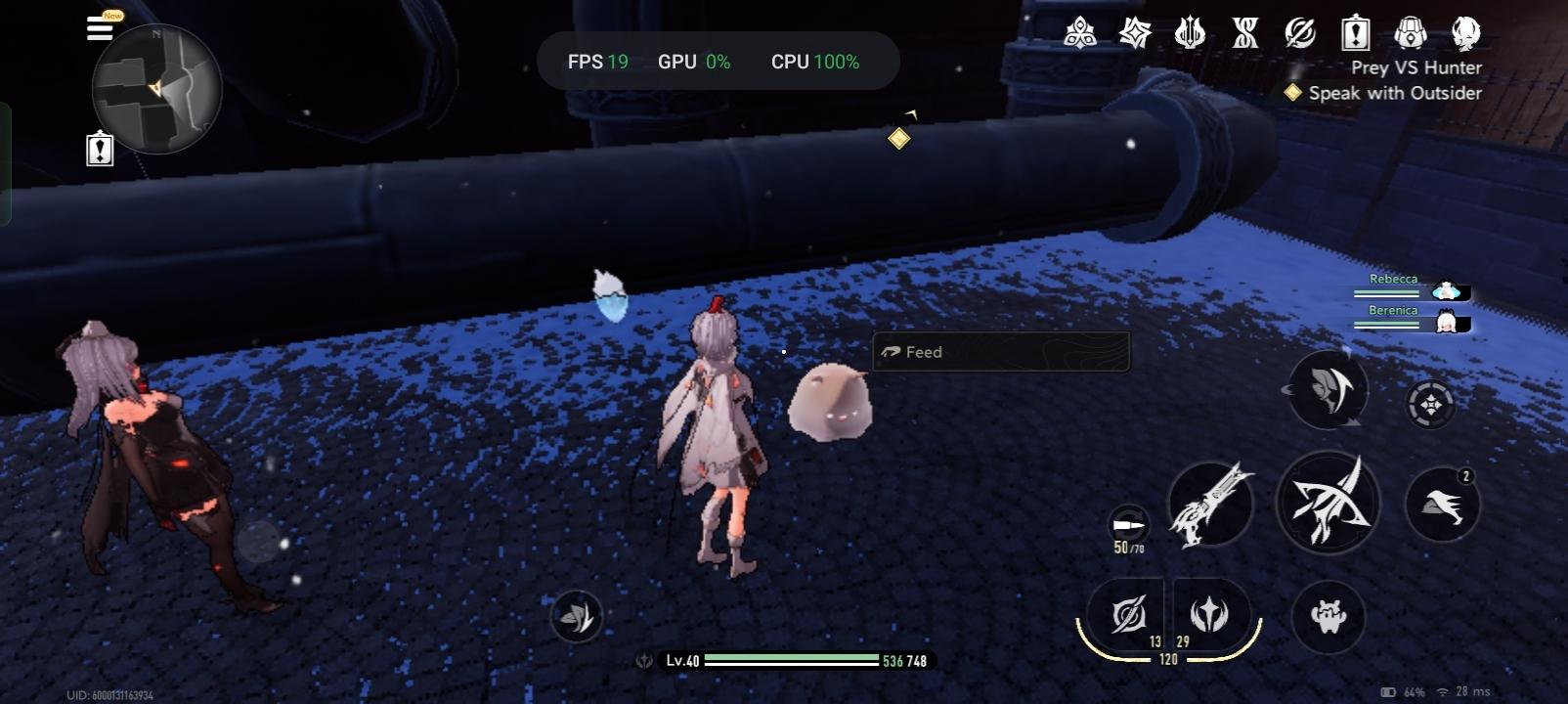
Task: Open the exclamation card icon in top bar
Action: 1355,34
